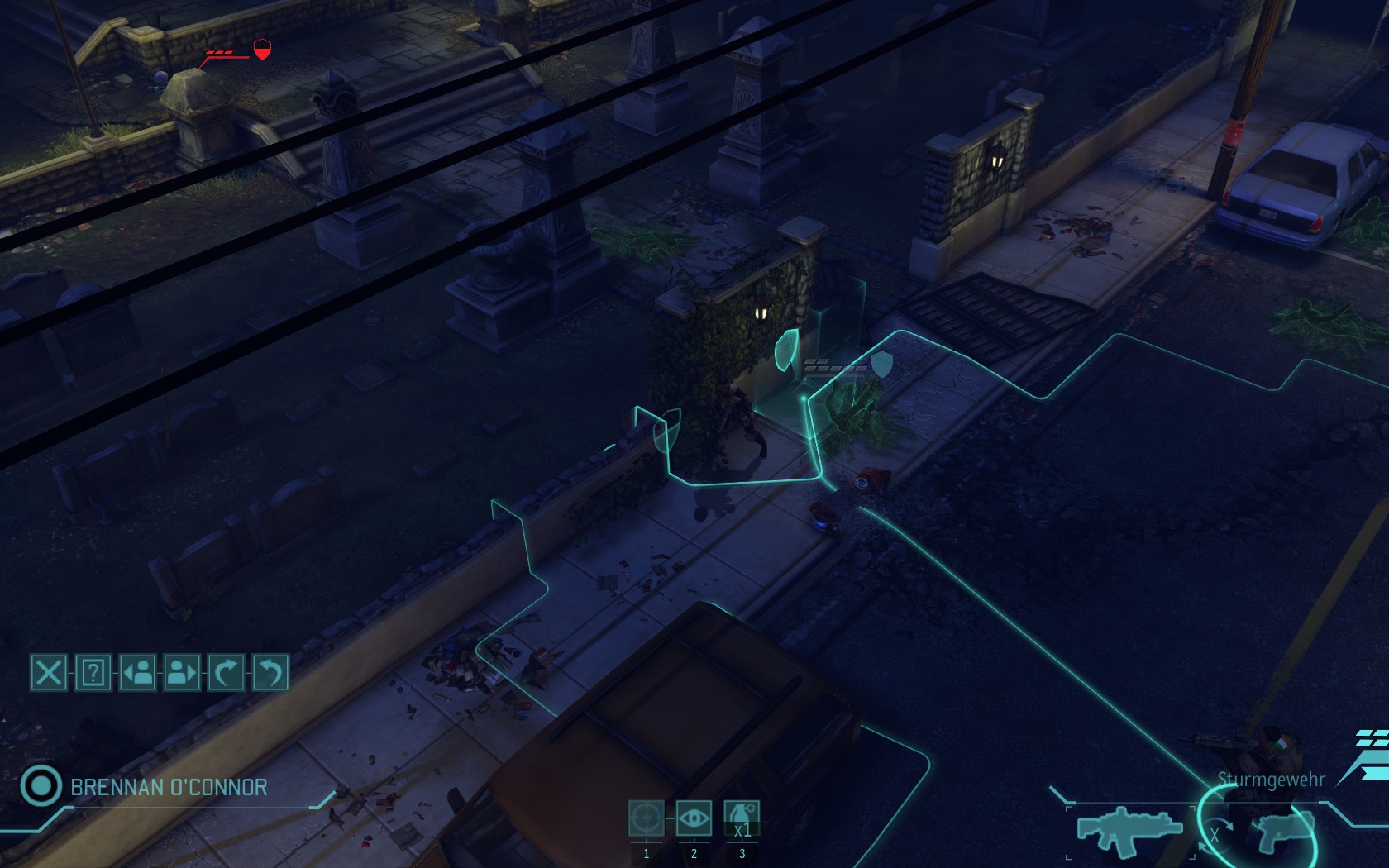This screenshot has width=1389, height=868.
Task: Select the previous soldier
Action: [137, 672]
